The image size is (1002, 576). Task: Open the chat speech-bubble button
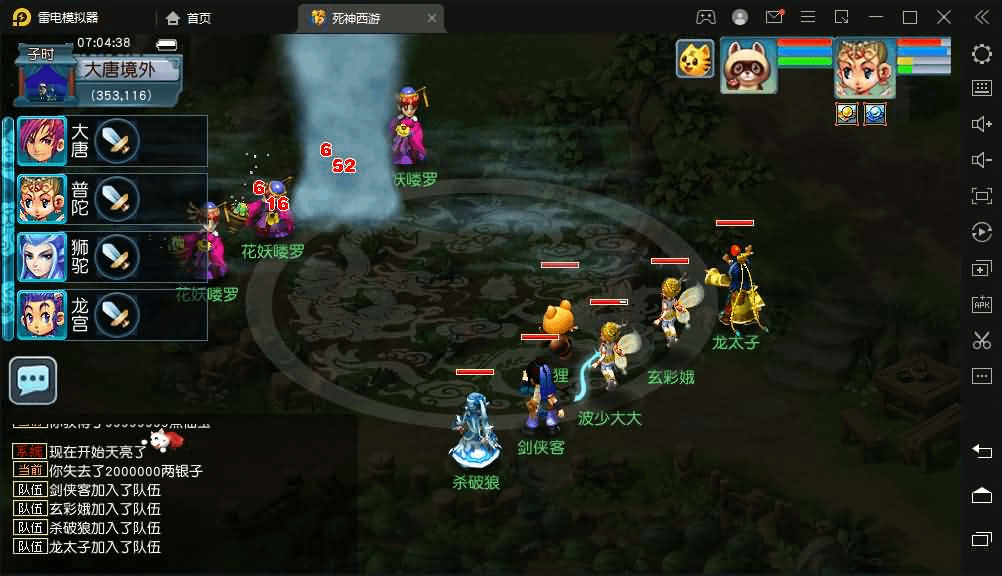33,380
